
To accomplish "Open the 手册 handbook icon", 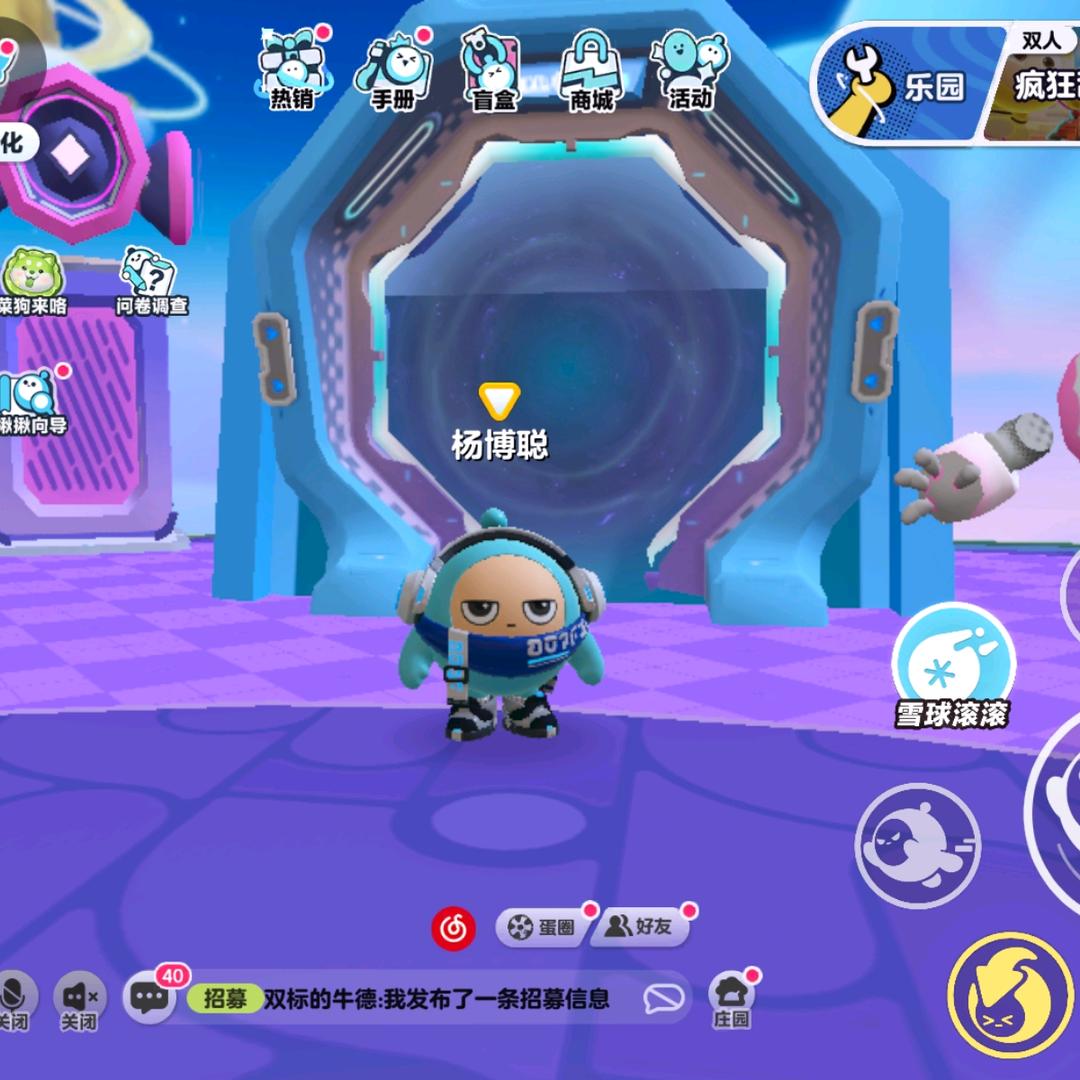I will [x=392, y=70].
